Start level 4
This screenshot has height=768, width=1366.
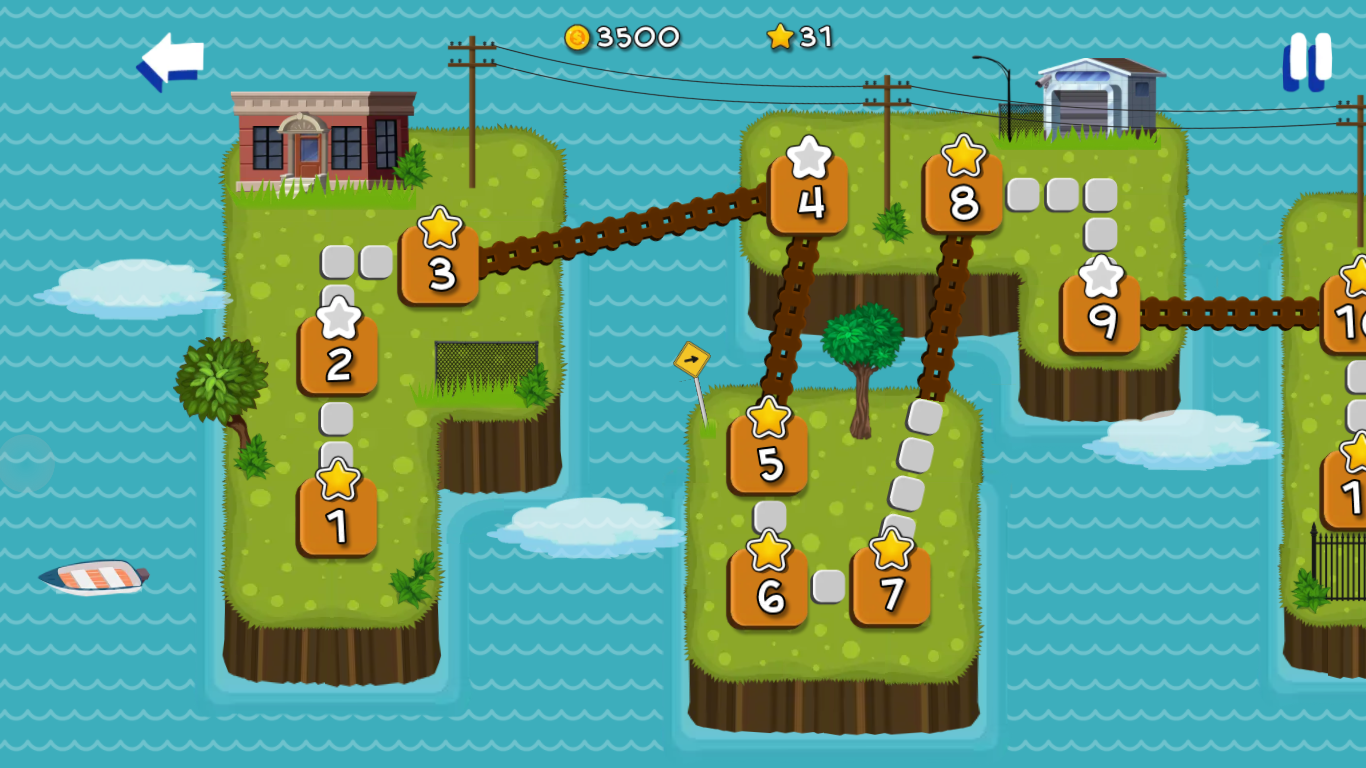click(x=809, y=196)
